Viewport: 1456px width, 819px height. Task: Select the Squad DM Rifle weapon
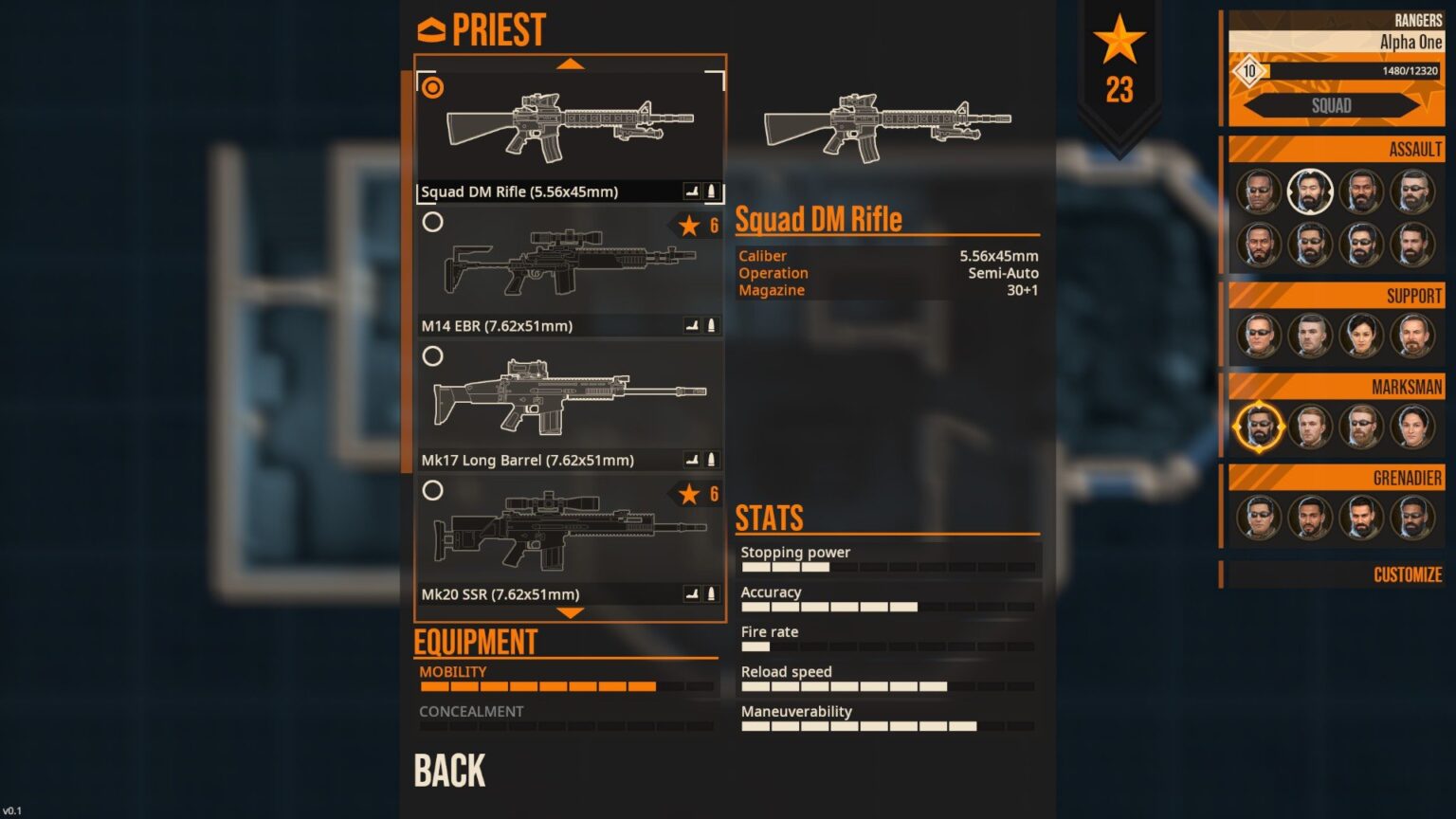570,136
